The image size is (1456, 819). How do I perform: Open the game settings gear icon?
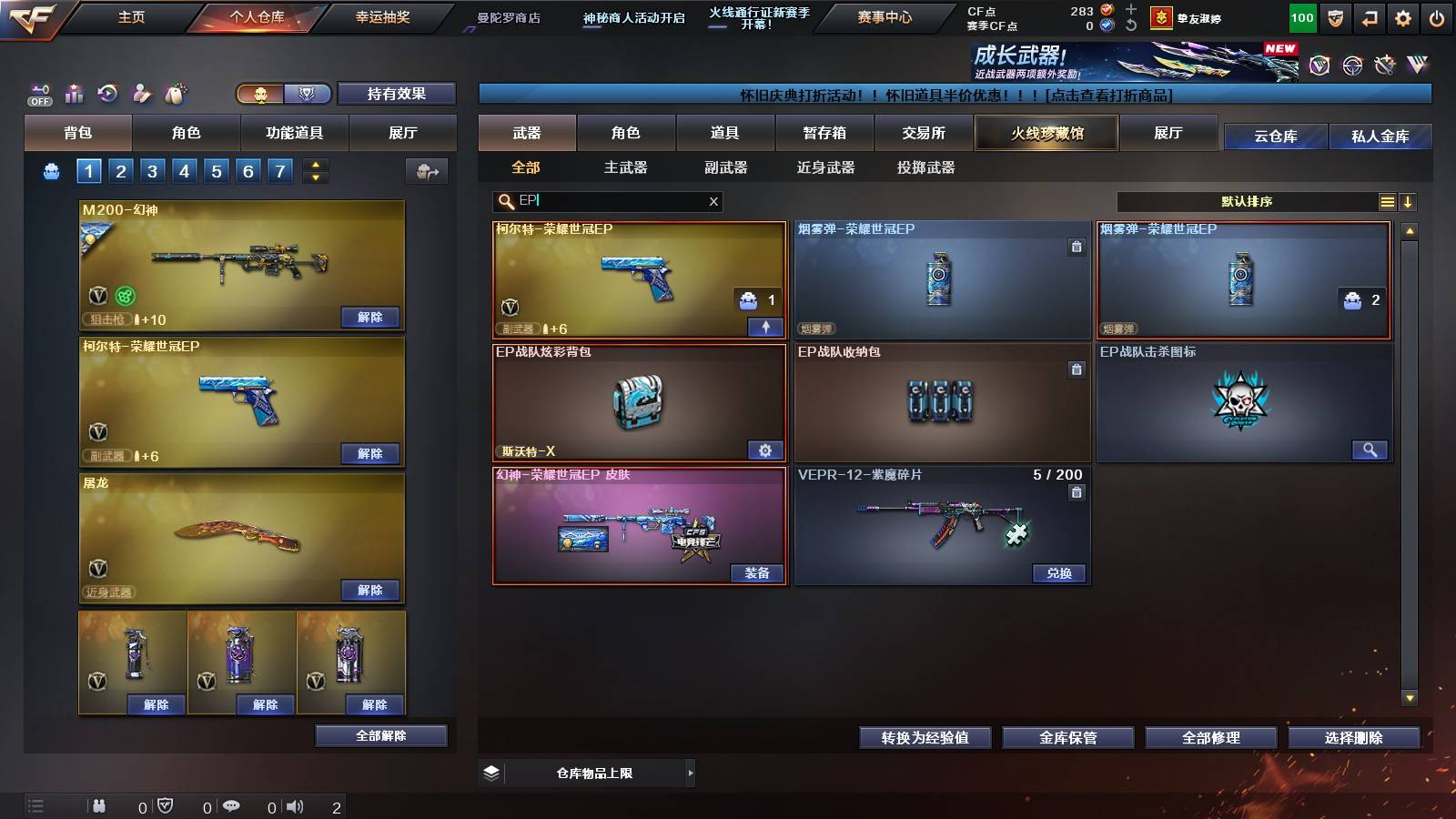pyautogui.click(x=1403, y=17)
